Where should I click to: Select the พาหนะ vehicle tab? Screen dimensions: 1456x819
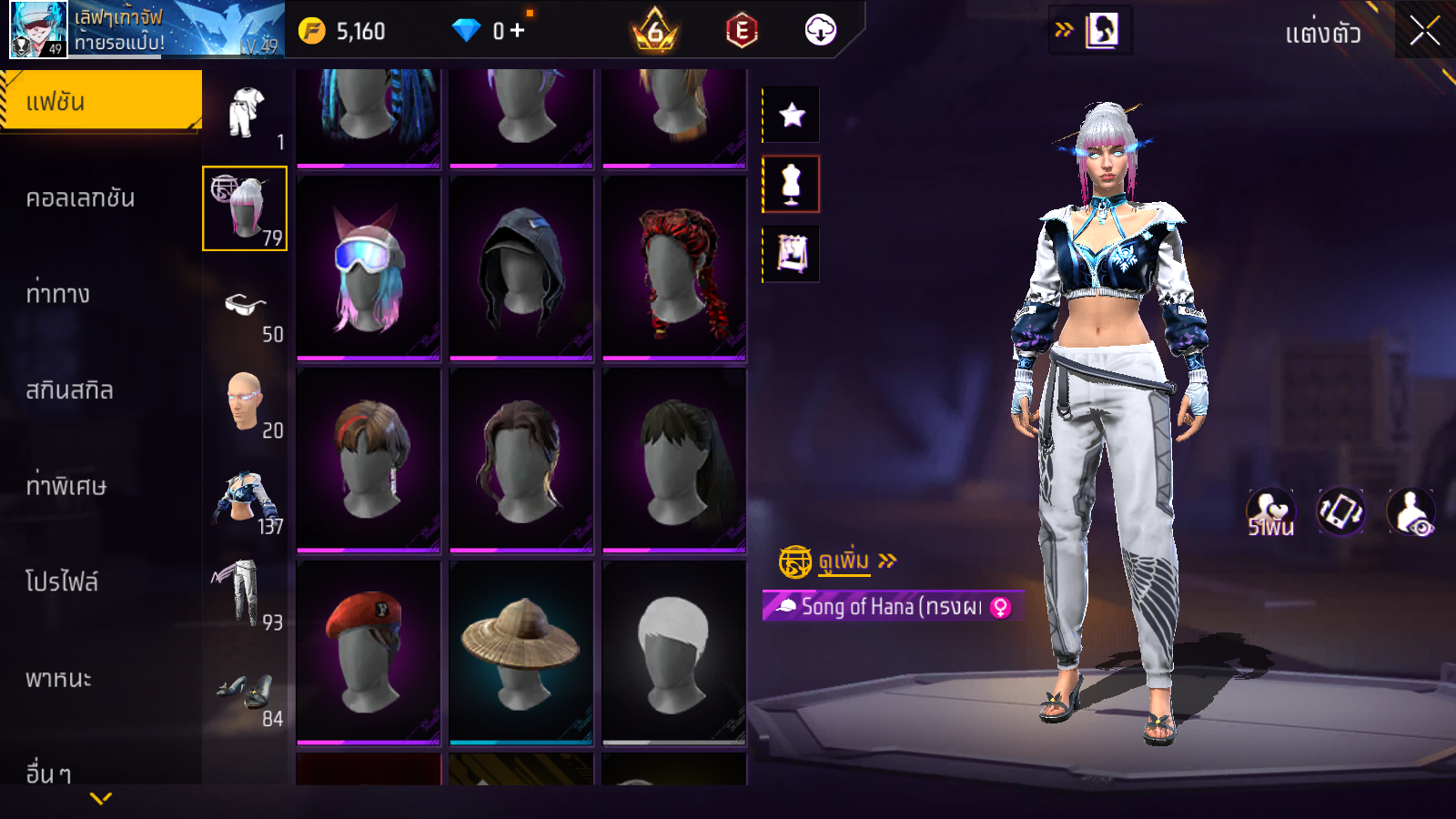pyautogui.click(x=58, y=679)
